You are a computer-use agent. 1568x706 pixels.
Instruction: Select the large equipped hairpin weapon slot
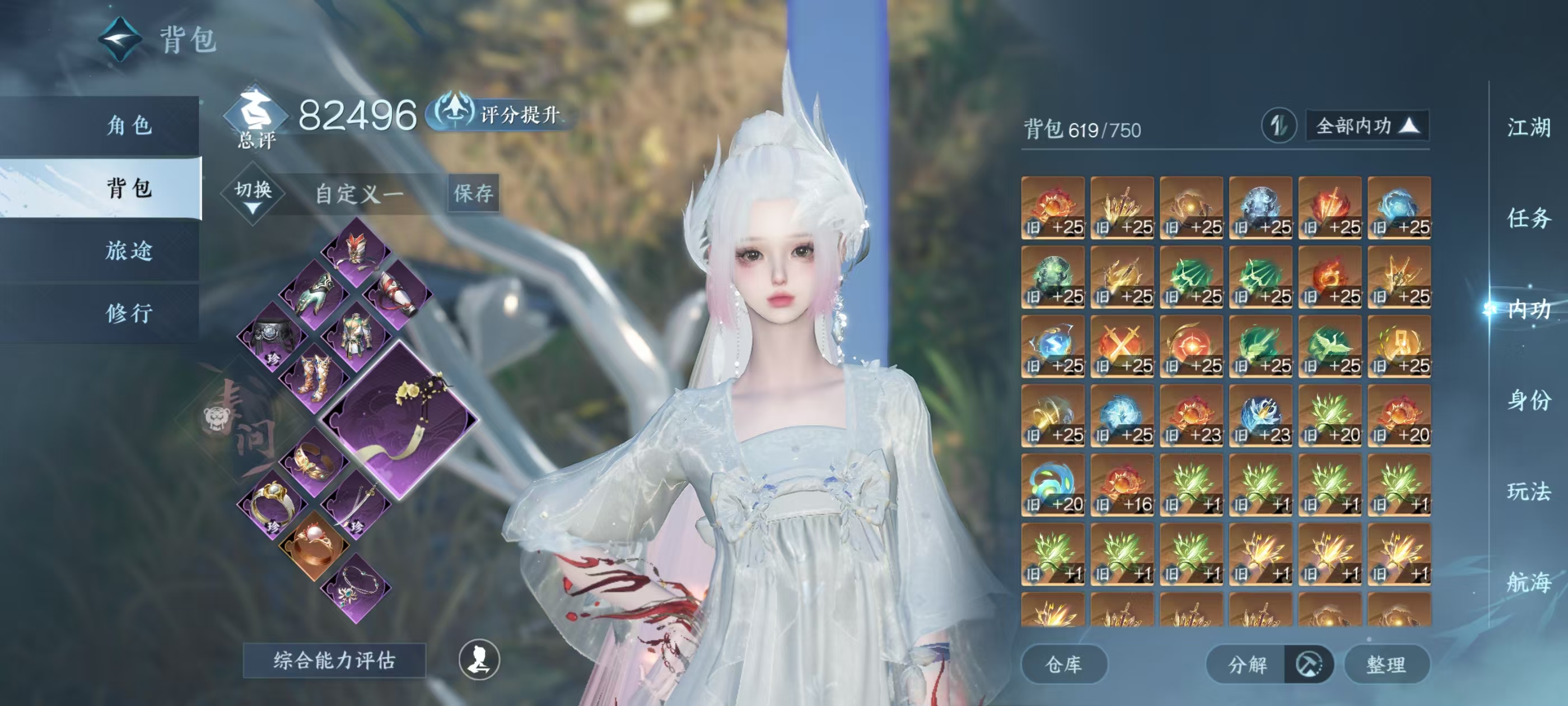point(399,420)
